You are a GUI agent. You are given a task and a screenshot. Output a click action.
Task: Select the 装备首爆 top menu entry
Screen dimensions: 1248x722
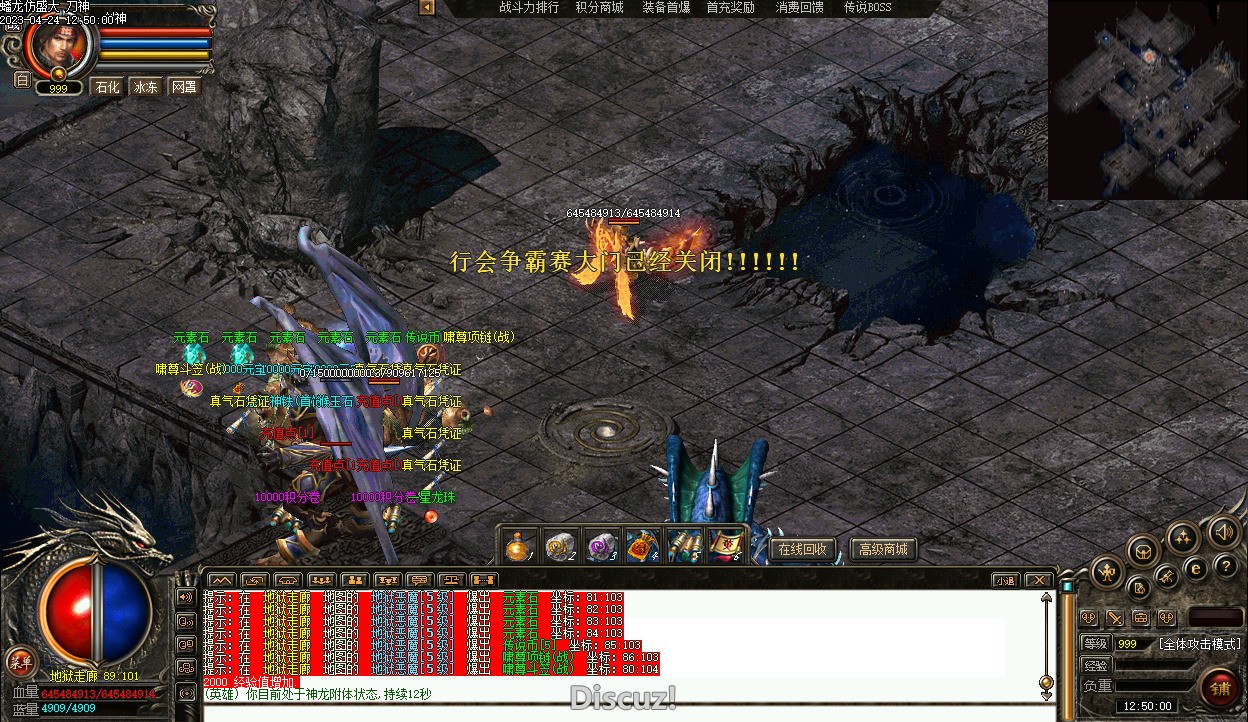(x=666, y=7)
